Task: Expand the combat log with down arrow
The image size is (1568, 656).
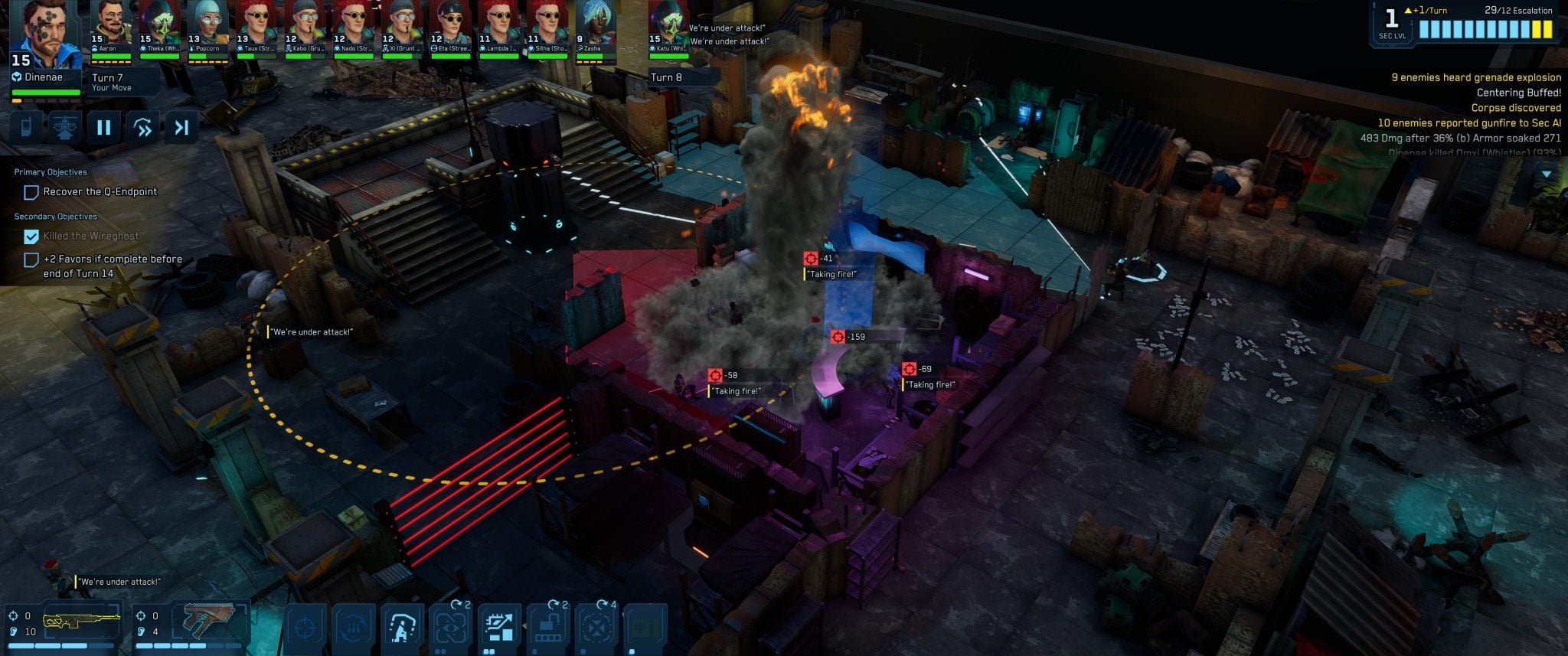Action: pos(1547,175)
